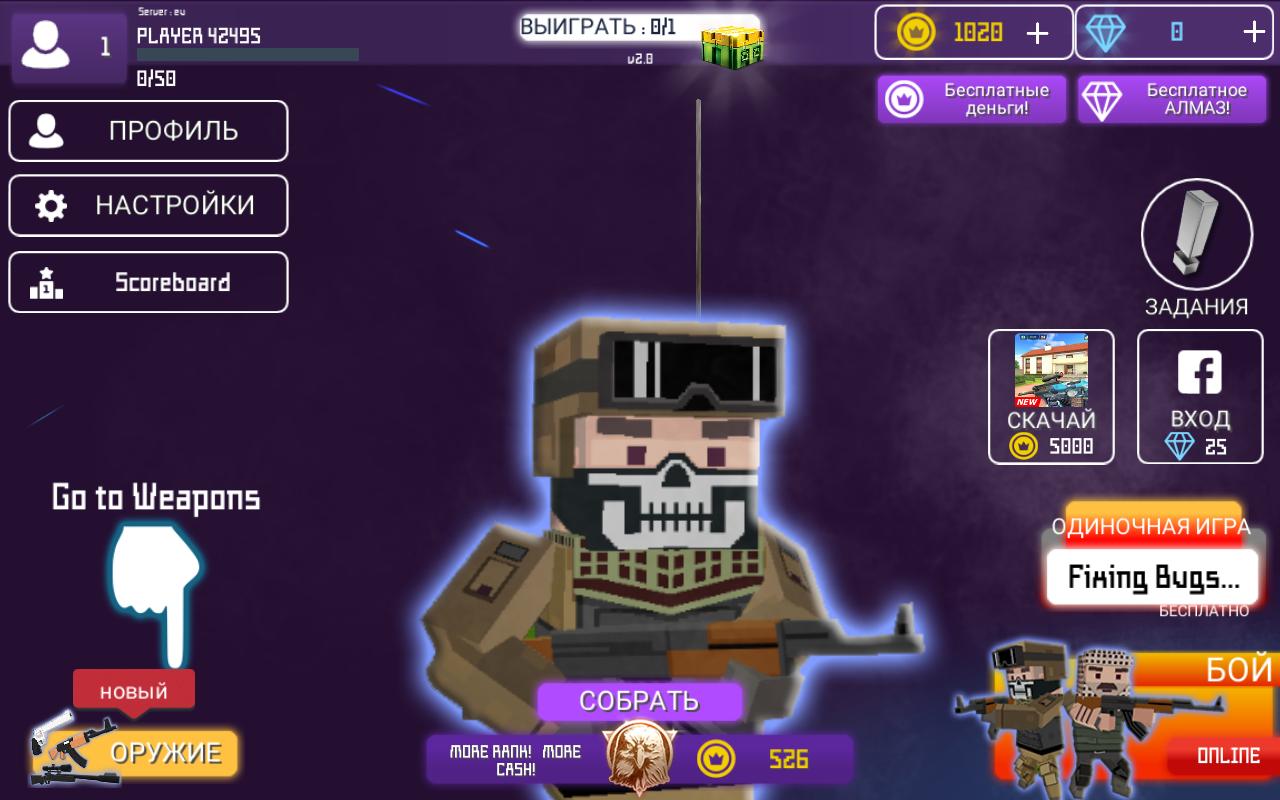
Task: Show the Scoreboard
Action: pos(148,282)
